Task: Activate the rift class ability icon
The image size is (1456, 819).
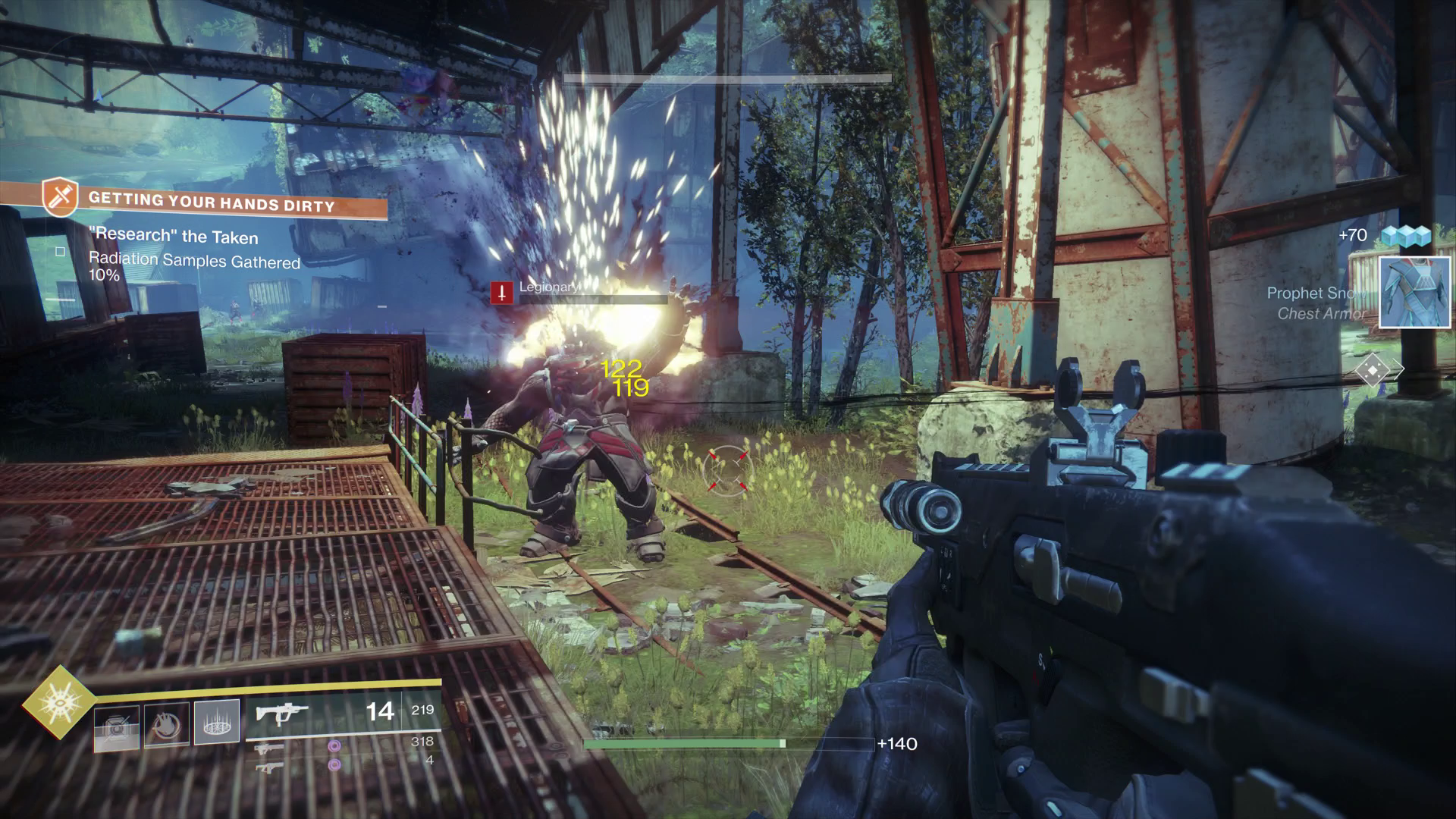Action: pyautogui.click(x=217, y=721)
